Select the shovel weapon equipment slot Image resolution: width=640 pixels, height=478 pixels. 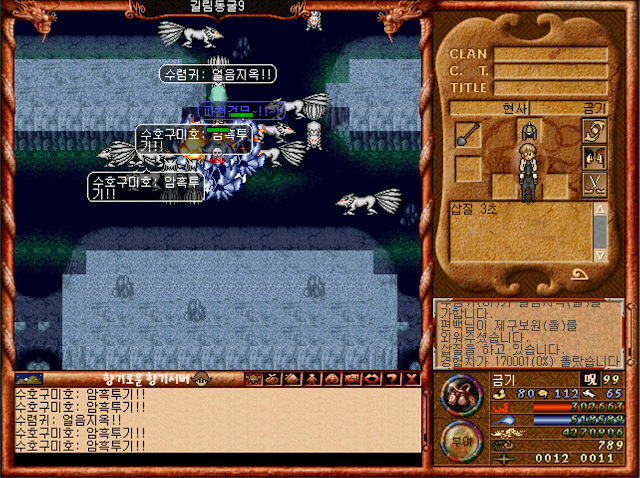click(468, 135)
